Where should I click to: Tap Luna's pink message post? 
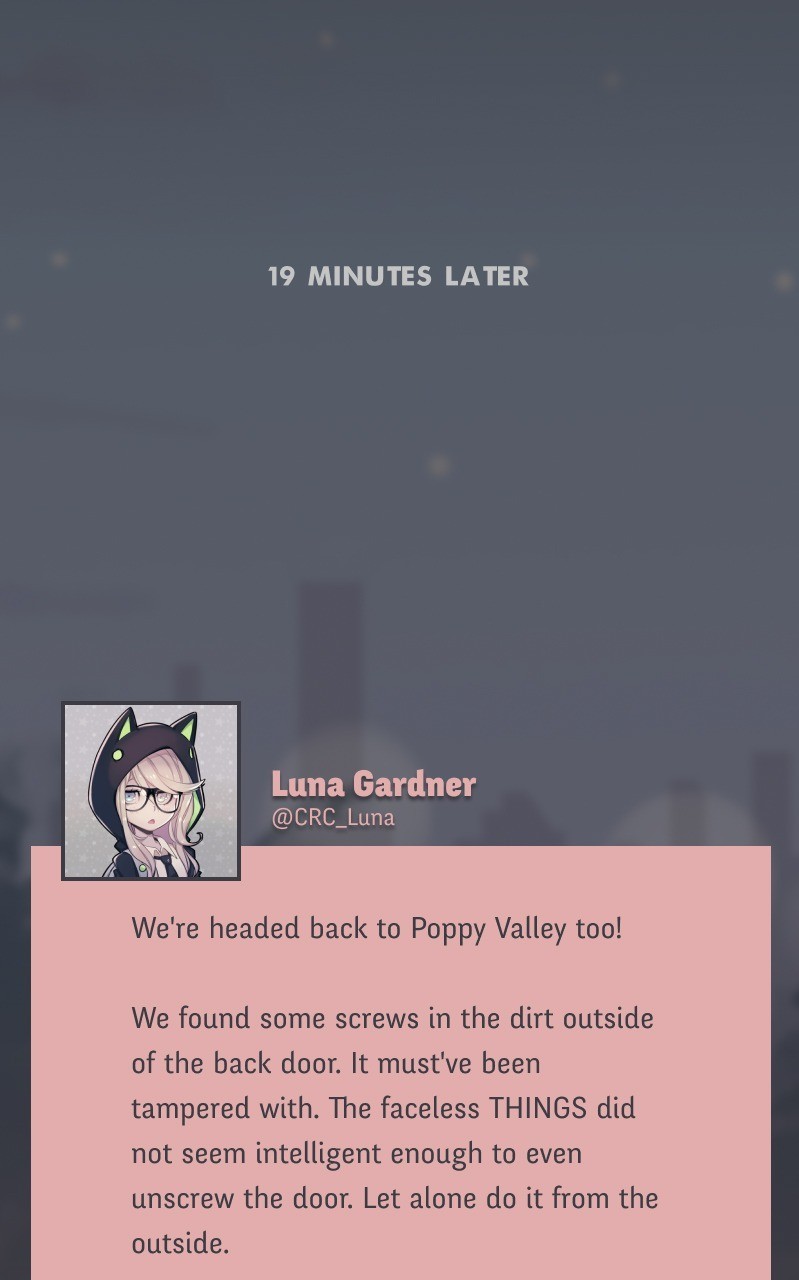pos(400,1085)
